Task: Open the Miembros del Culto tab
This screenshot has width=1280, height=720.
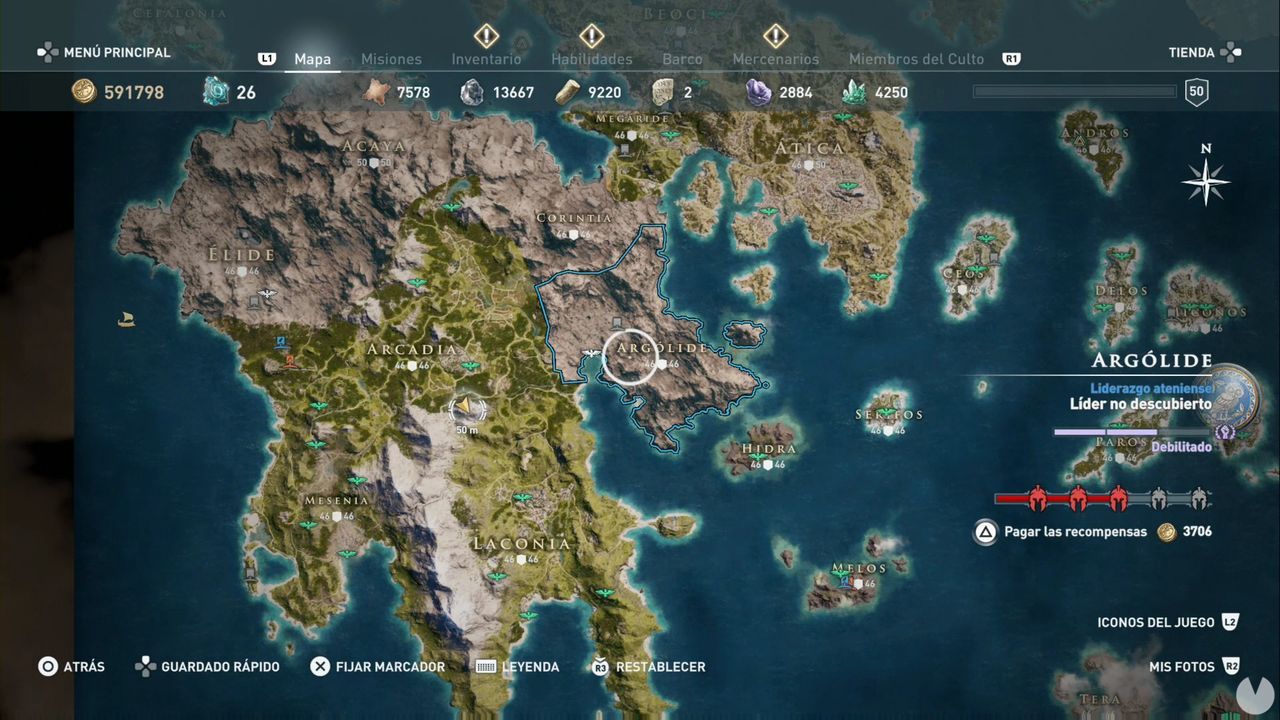Action: click(915, 59)
